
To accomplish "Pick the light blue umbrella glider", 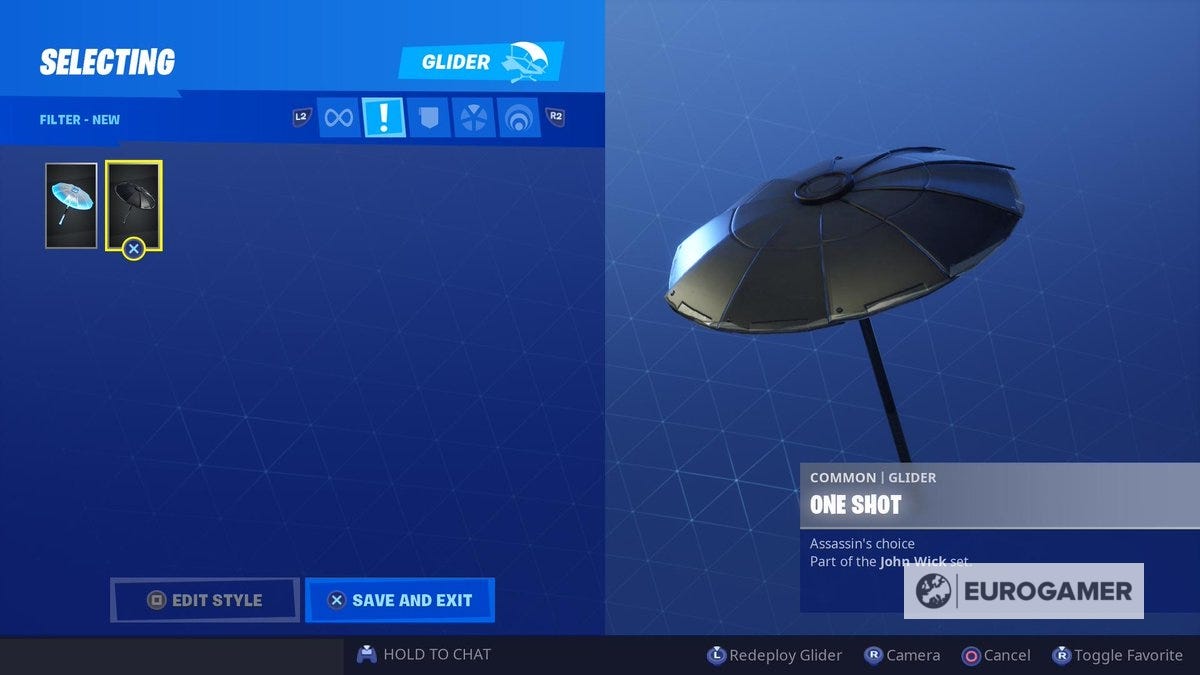I will [71, 205].
